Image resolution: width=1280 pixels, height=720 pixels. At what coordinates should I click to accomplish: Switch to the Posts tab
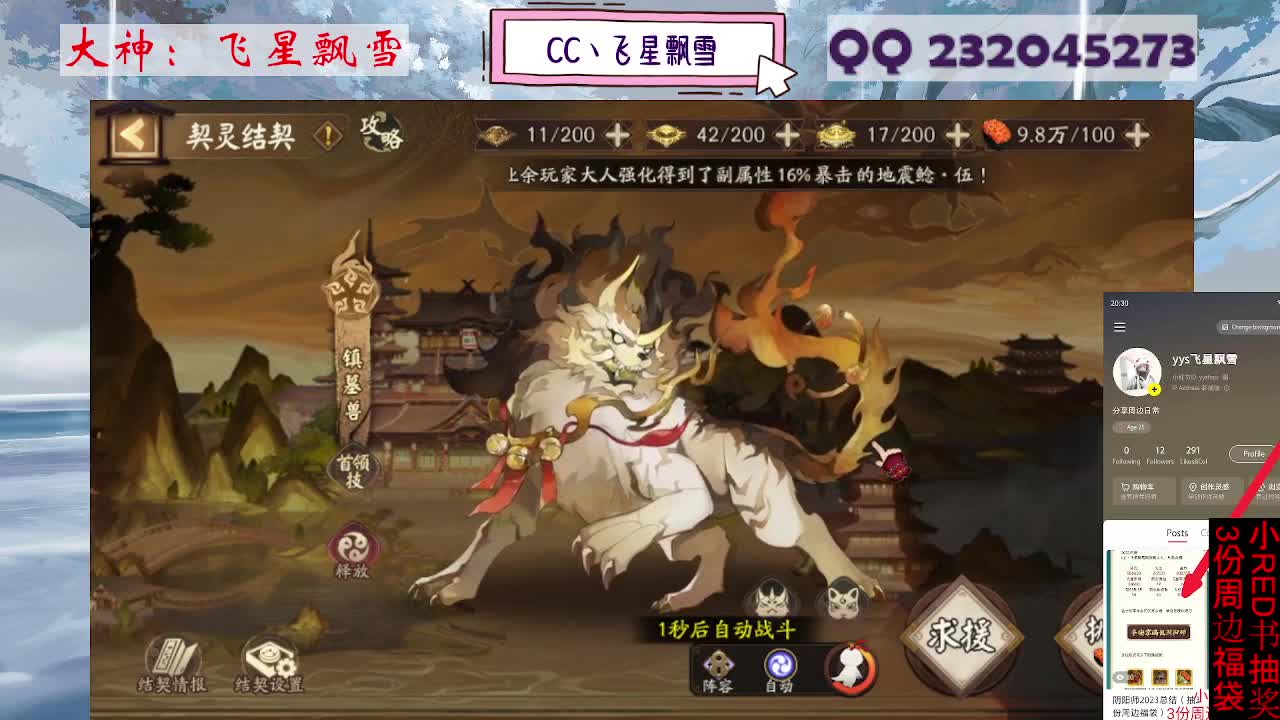click(1175, 533)
